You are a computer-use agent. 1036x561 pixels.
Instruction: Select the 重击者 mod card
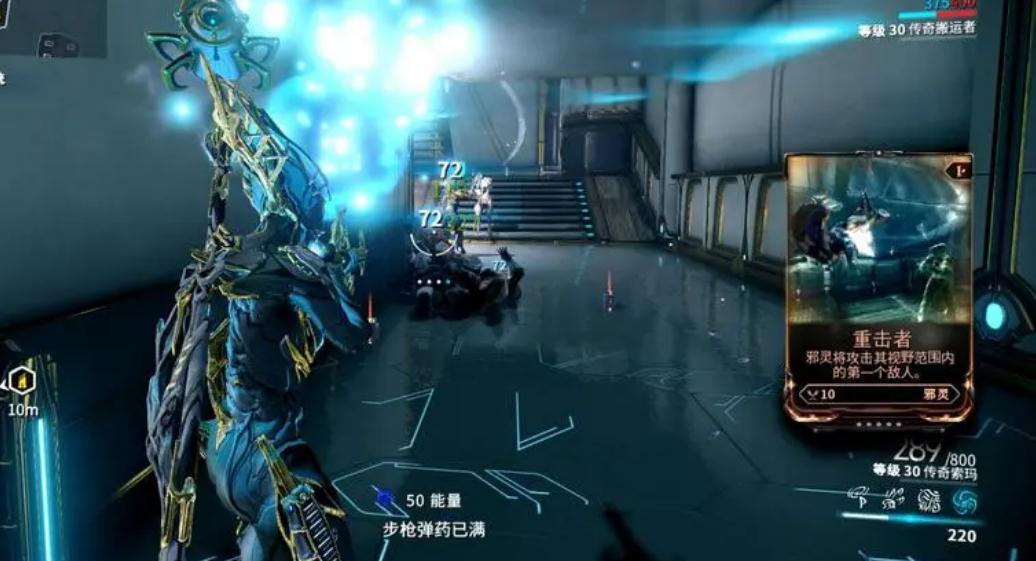coord(878,288)
